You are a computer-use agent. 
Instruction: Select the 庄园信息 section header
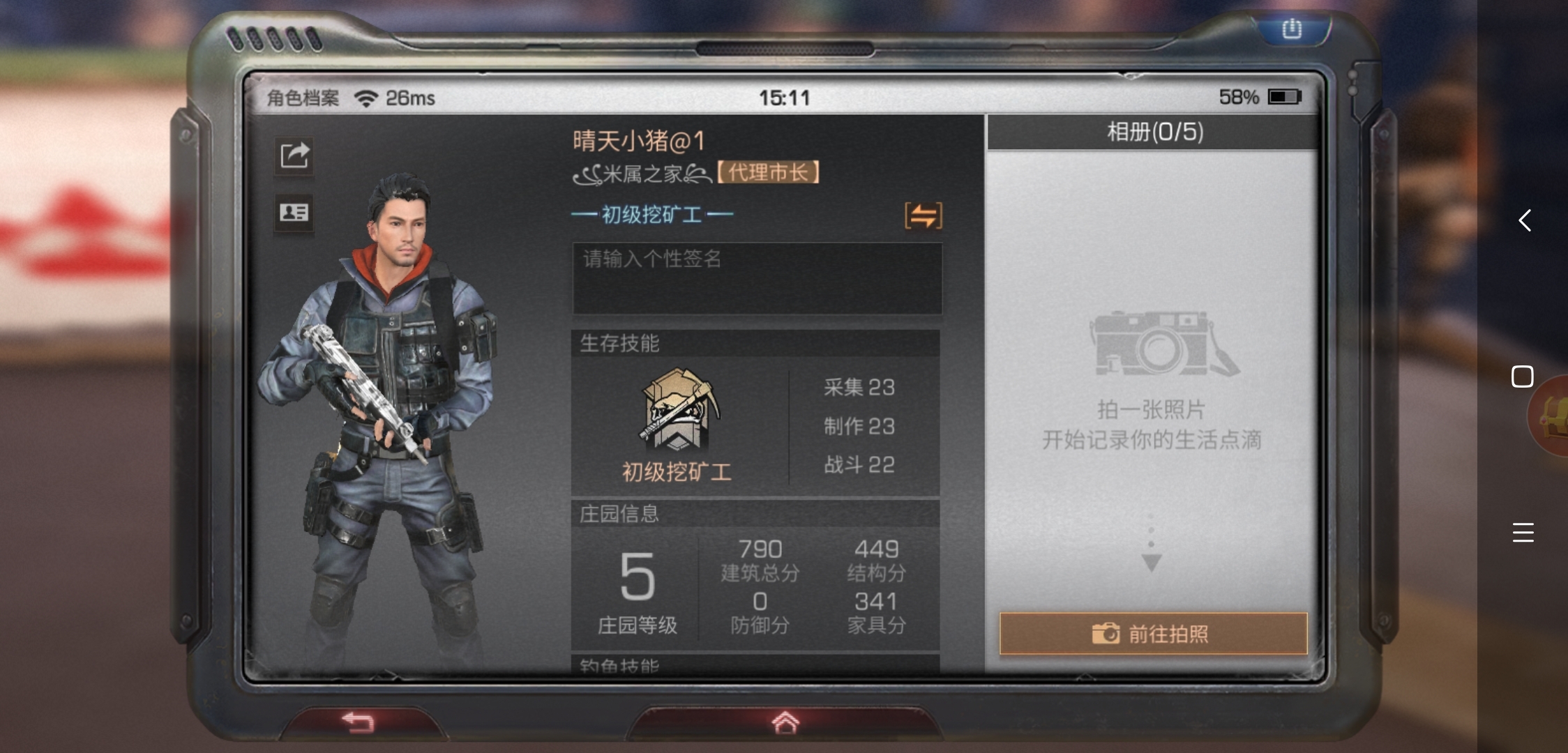point(620,513)
